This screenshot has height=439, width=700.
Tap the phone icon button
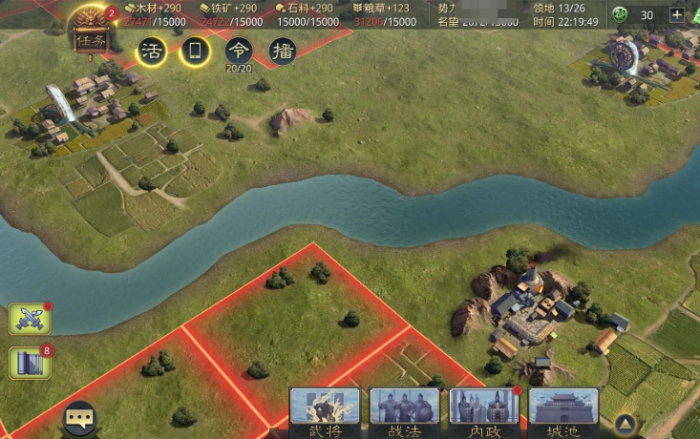pos(195,51)
